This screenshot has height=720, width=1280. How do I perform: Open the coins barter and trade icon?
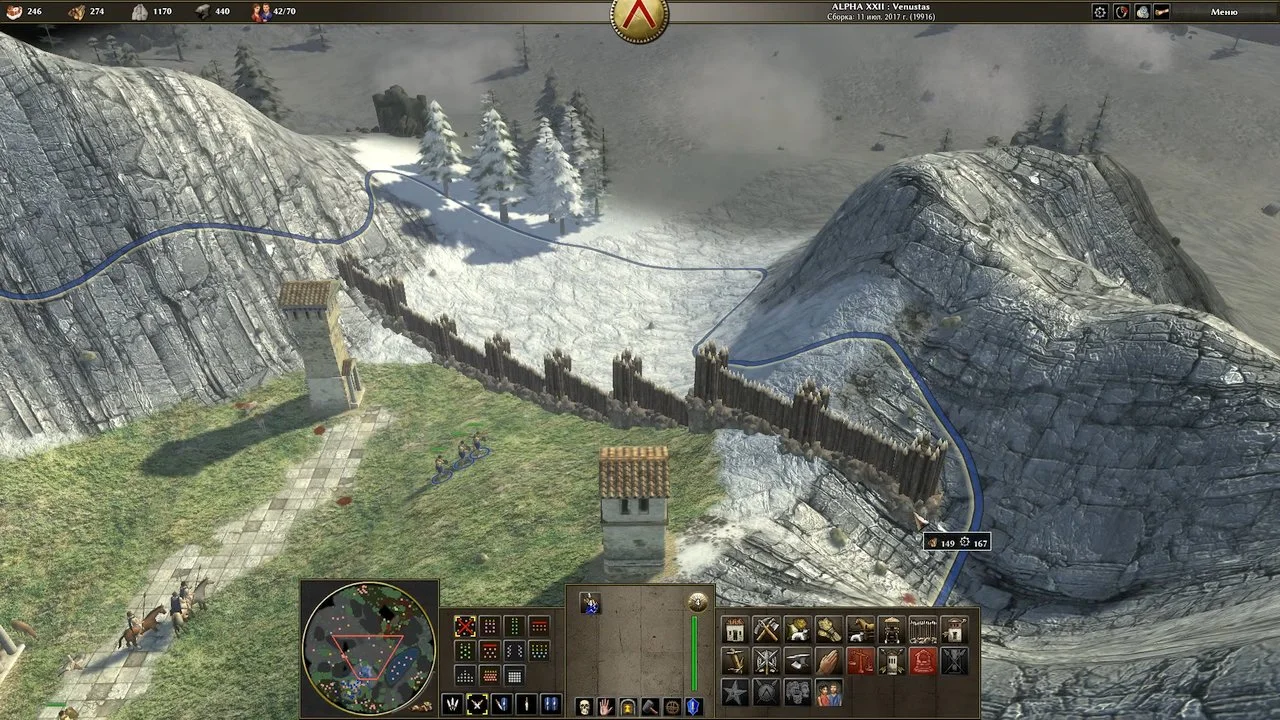[x=1141, y=12]
